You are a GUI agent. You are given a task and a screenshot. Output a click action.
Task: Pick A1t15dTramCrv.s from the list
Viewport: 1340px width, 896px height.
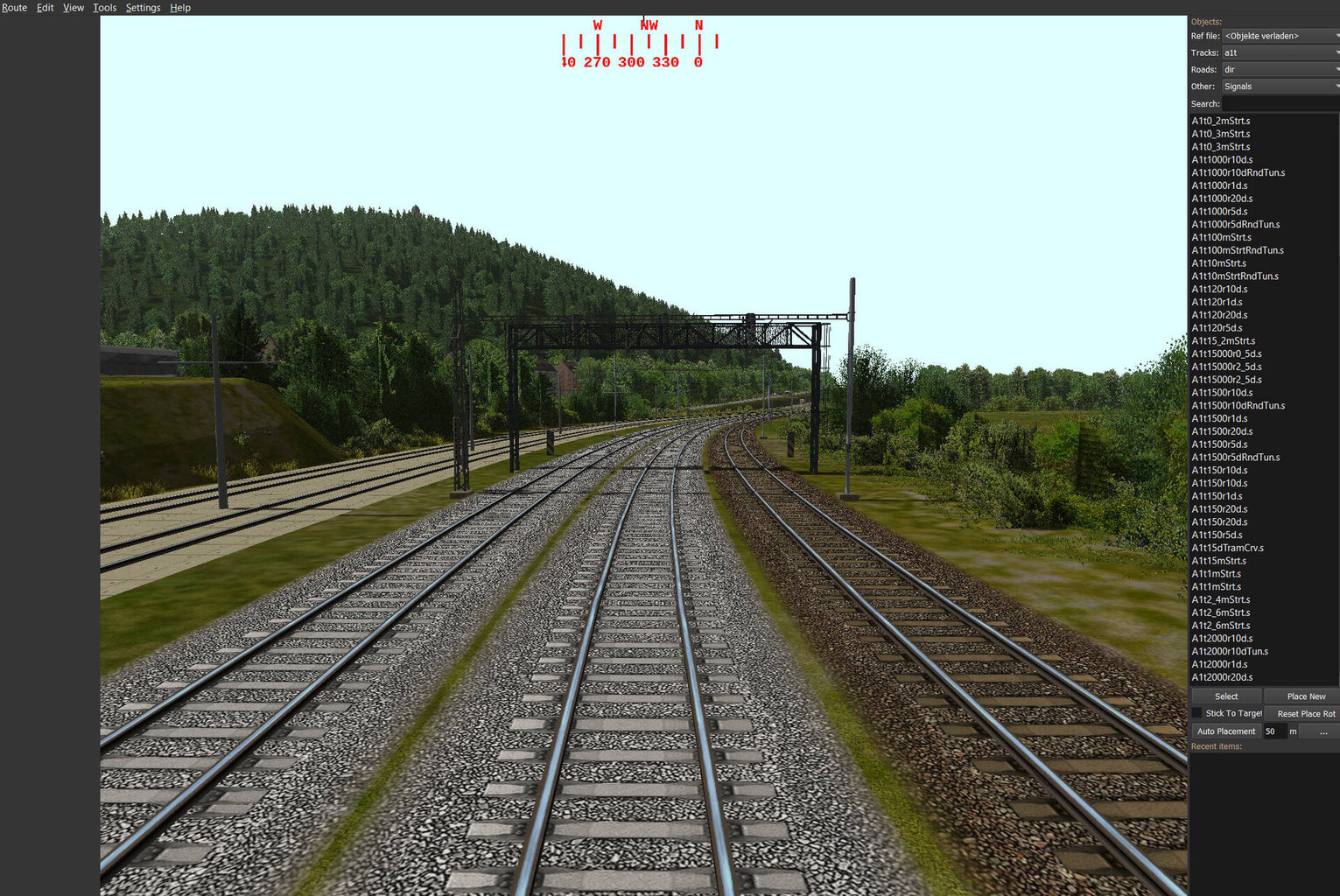point(1227,548)
